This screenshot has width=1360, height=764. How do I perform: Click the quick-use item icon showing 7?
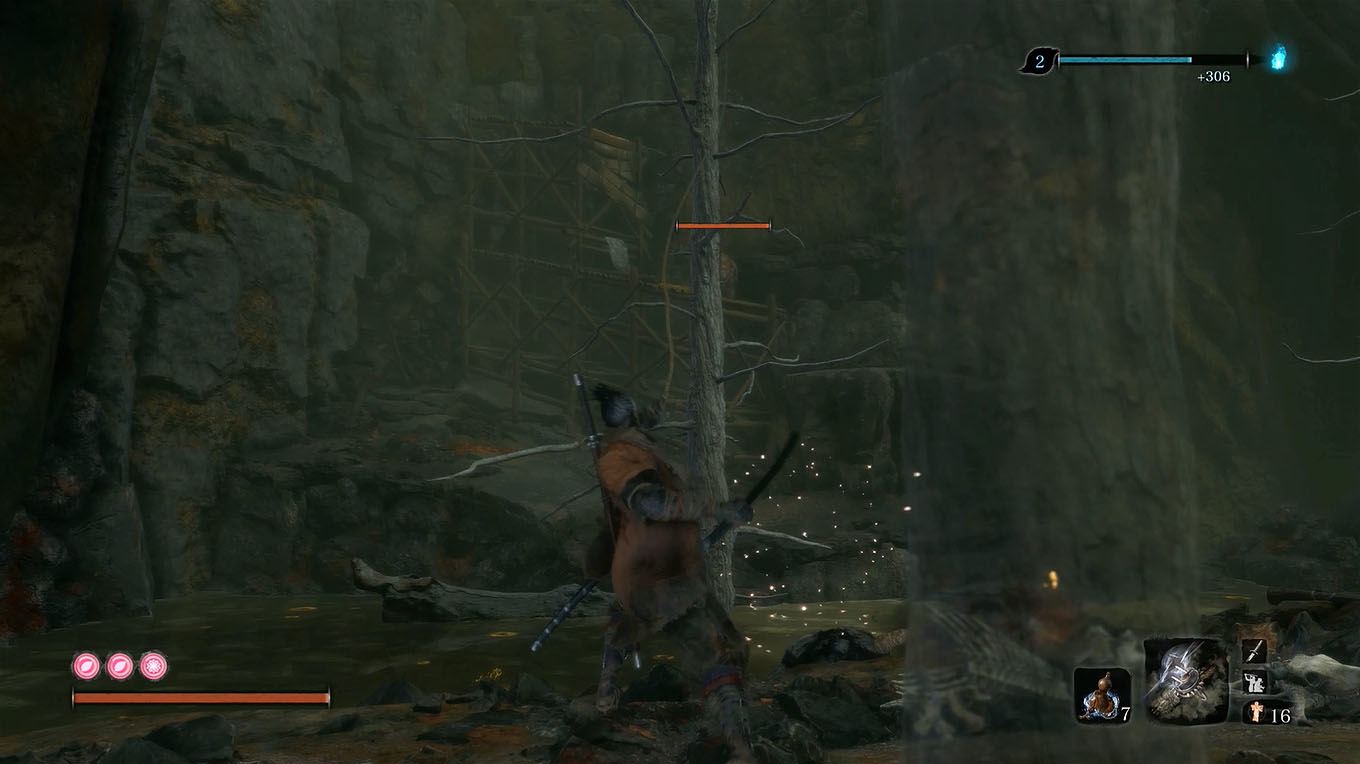[1103, 690]
